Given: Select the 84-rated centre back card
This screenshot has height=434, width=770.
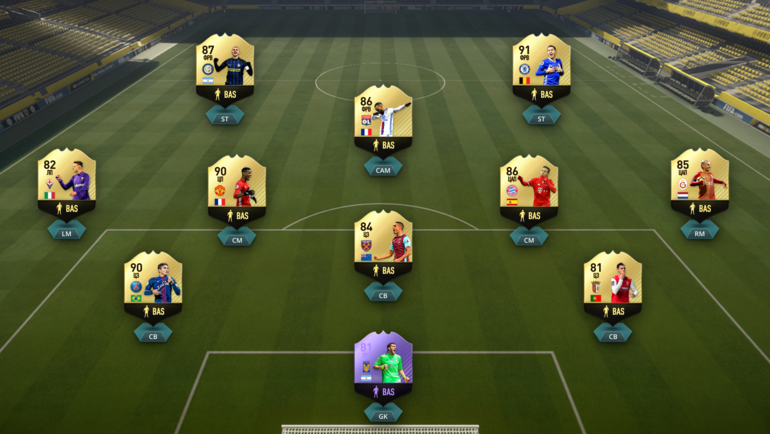Looking at the screenshot, I should 383,244.
